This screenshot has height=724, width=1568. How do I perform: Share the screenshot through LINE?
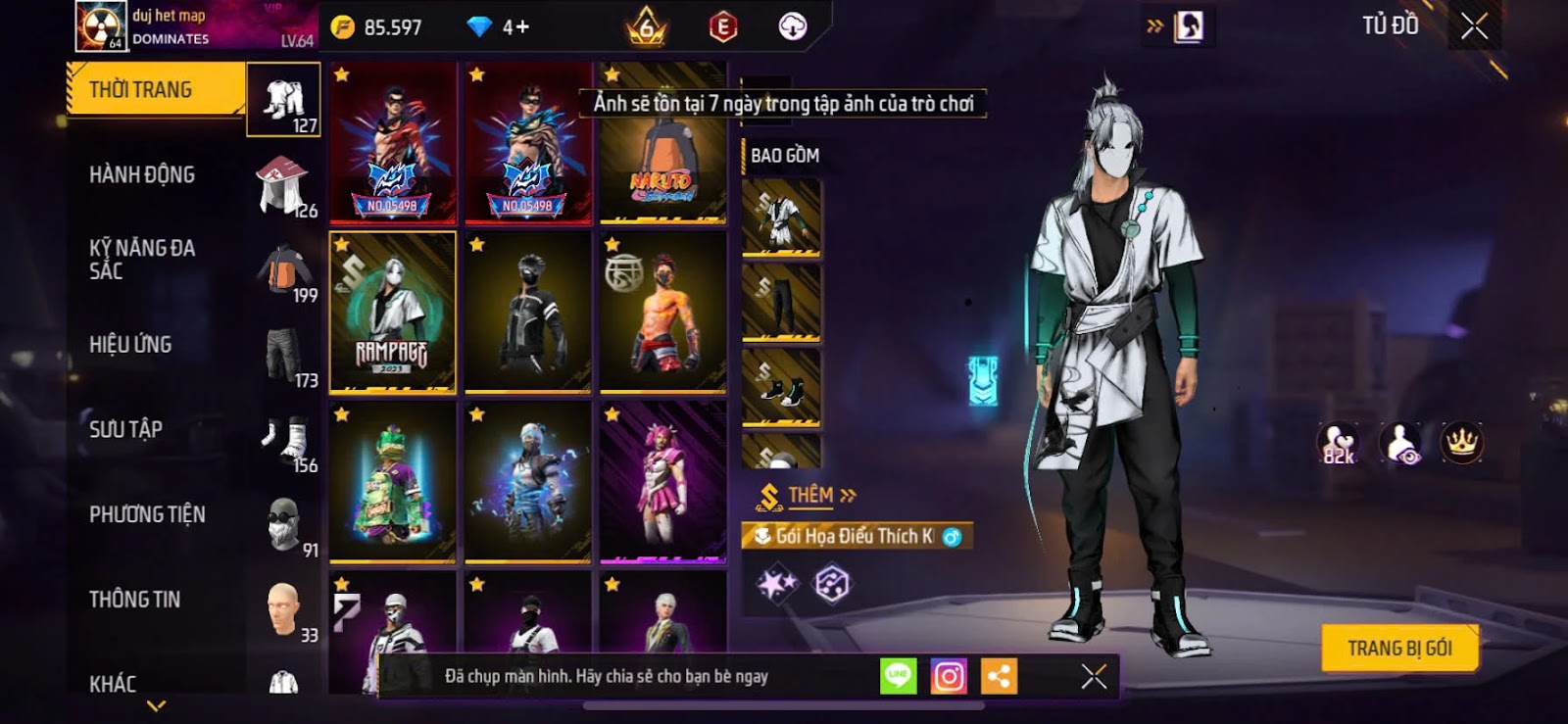click(x=898, y=676)
